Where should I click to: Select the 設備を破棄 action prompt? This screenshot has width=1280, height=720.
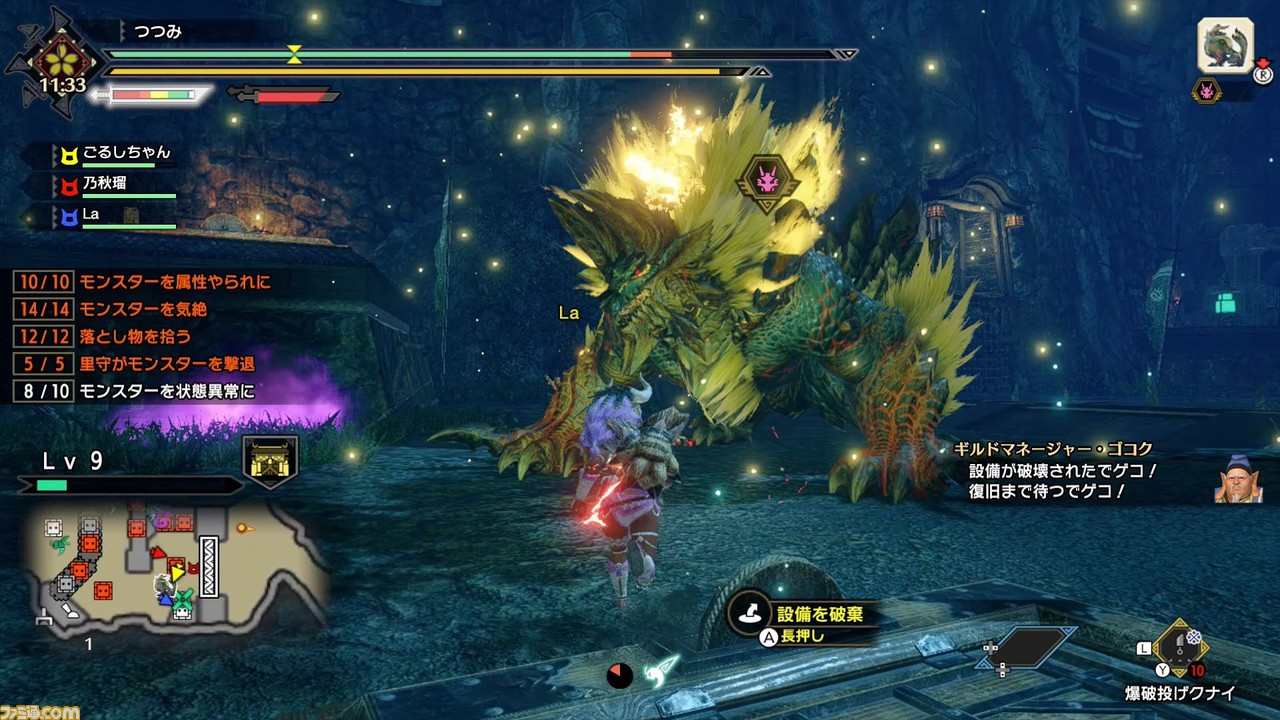798,622
